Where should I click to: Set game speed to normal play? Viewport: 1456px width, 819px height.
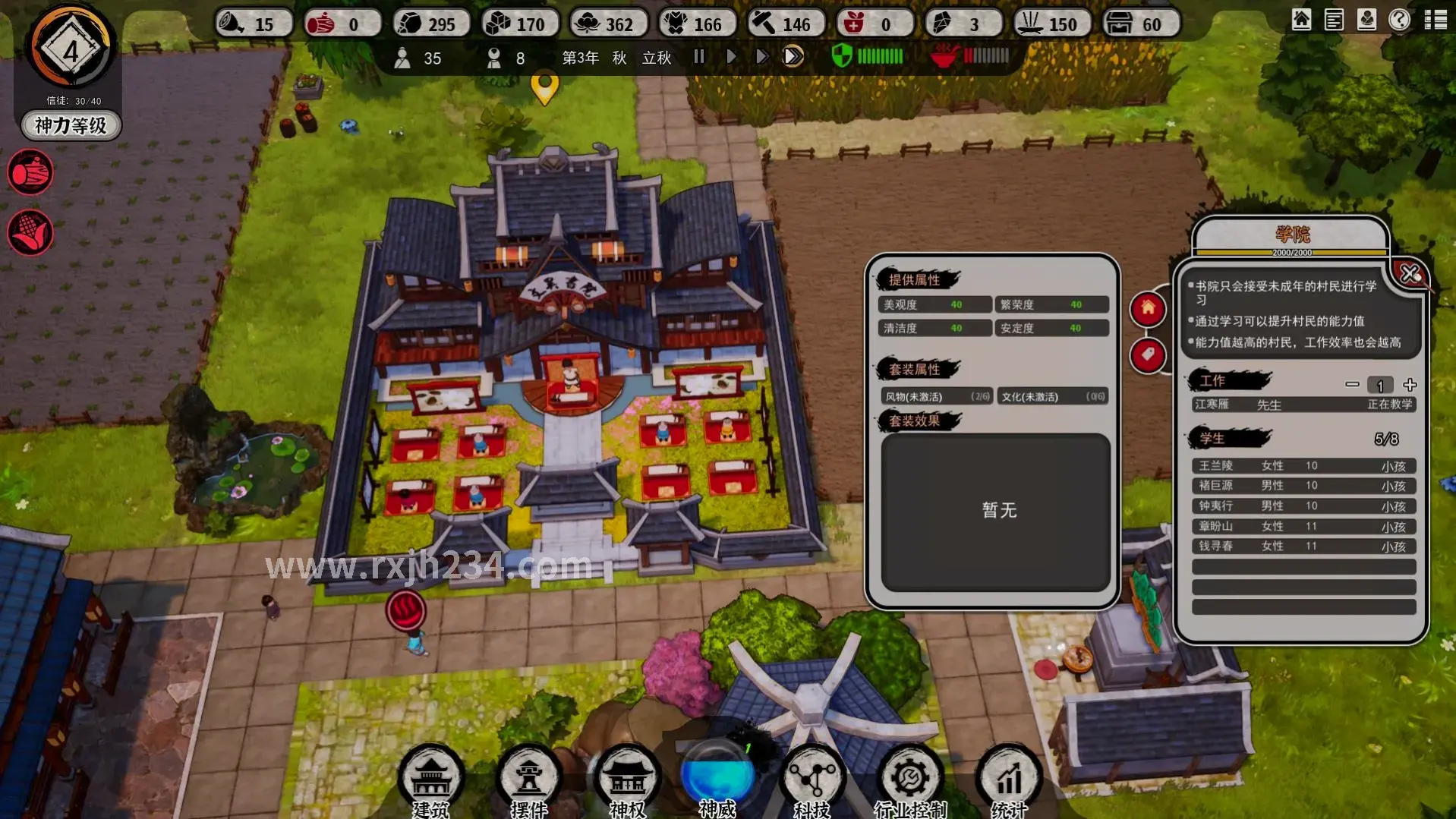pyautogui.click(x=731, y=57)
